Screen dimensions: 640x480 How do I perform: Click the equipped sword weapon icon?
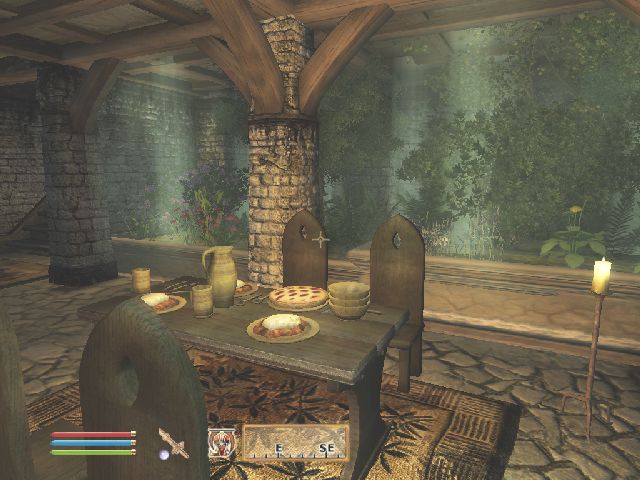tap(174, 441)
